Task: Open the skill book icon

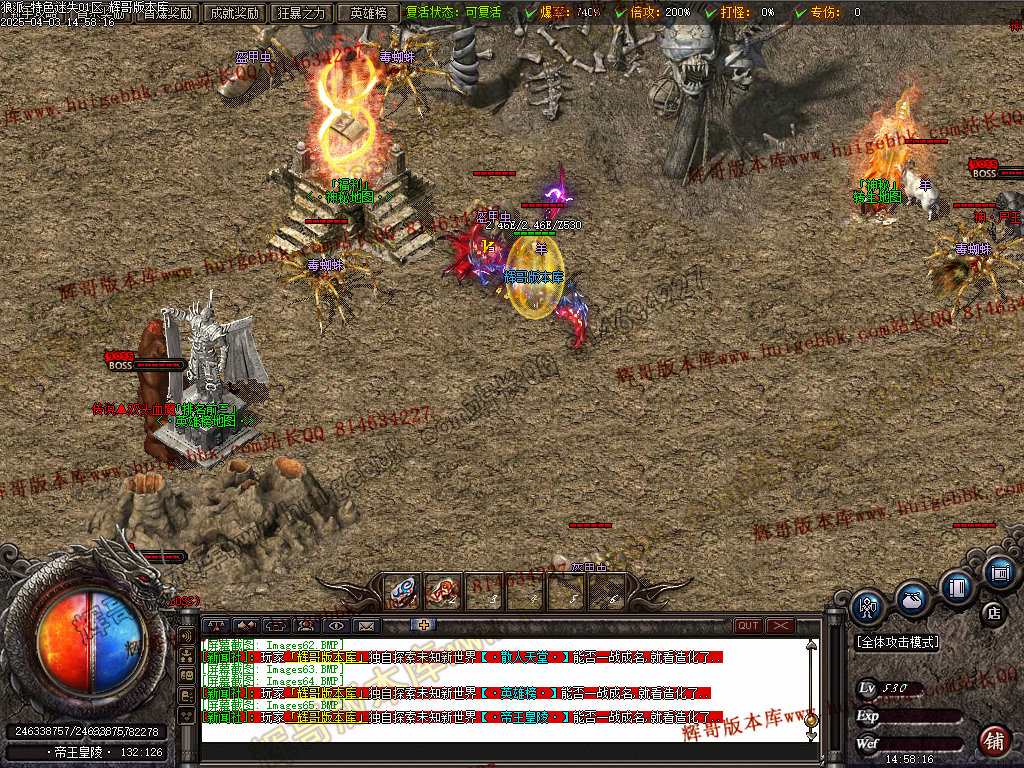Action: coord(957,587)
